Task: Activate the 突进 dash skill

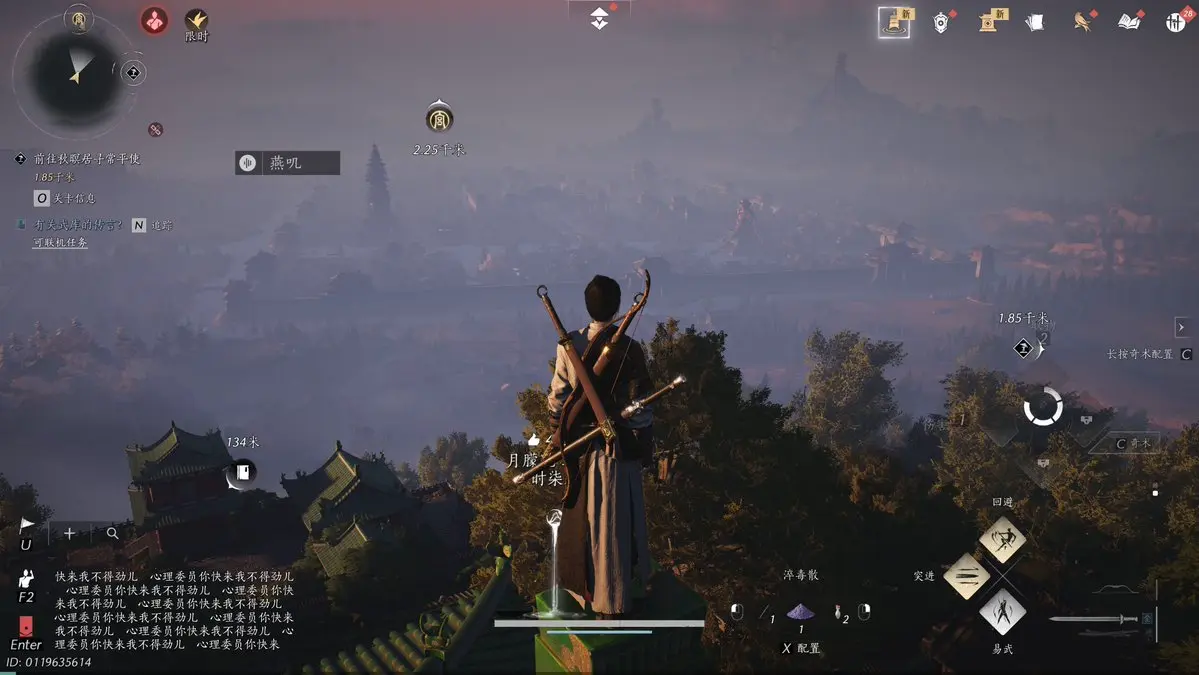Action: (x=967, y=576)
